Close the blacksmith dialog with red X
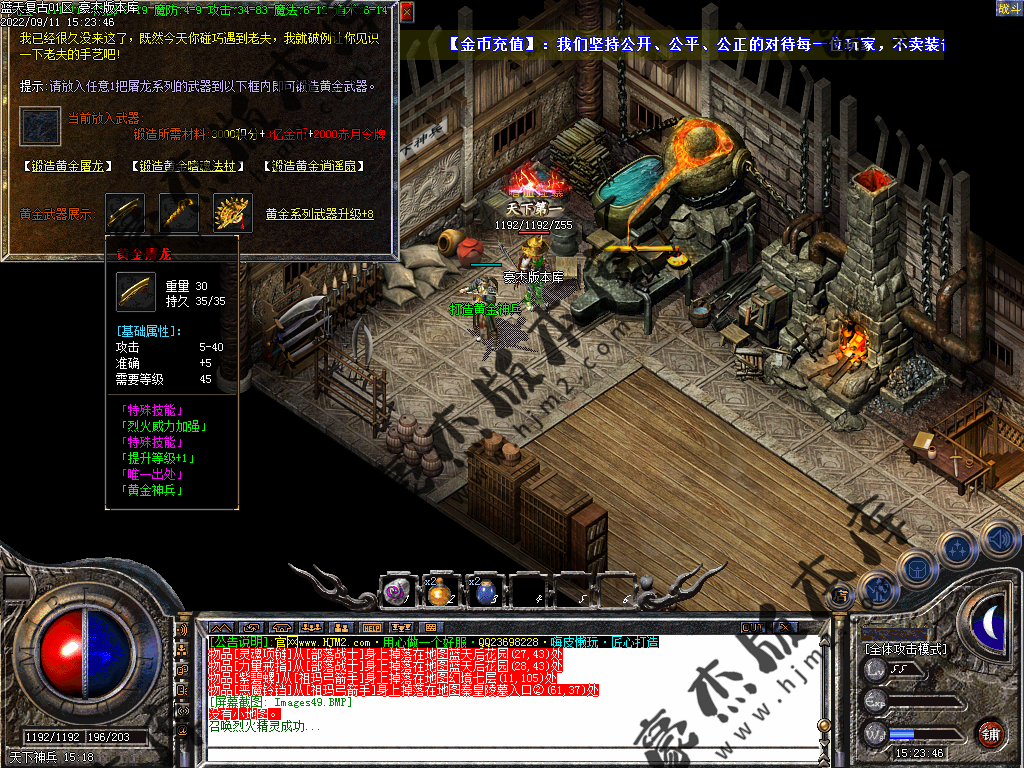Image resolution: width=1024 pixels, height=768 pixels. coord(406,13)
